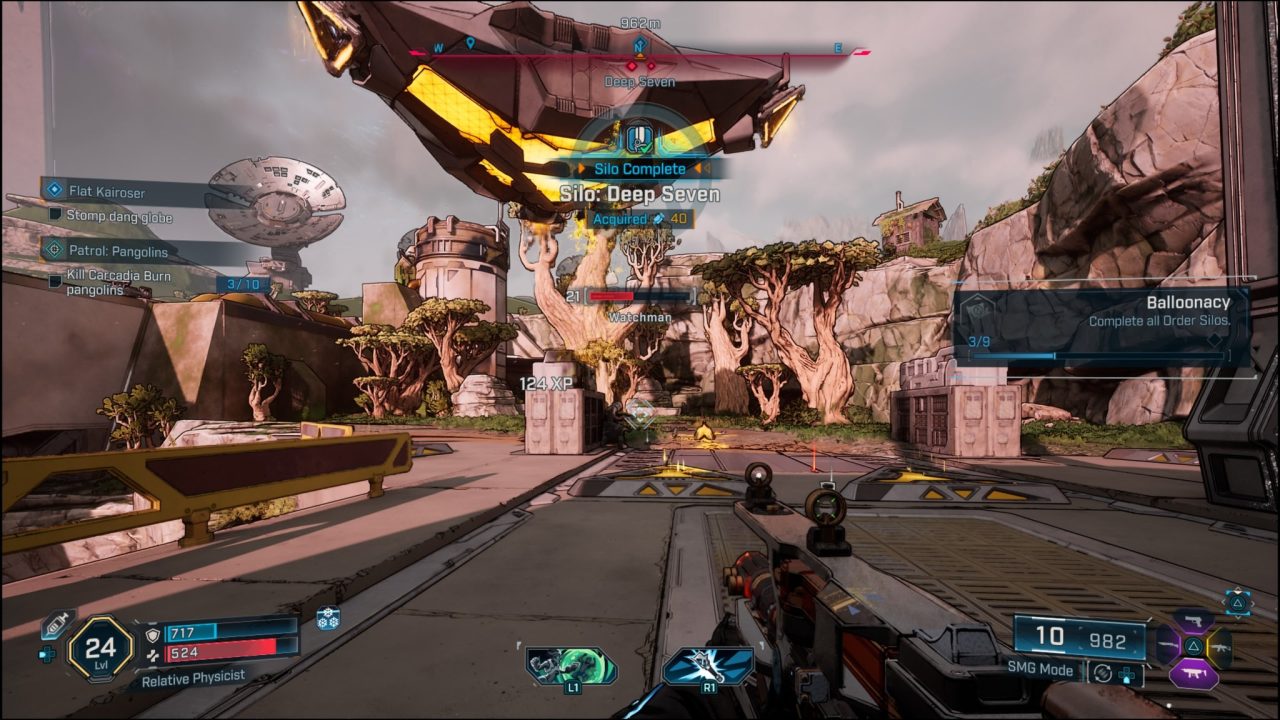The height and width of the screenshot is (720, 1280).
Task: Expand the weapon swap arrow above the triangle button
Action: [x=1238, y=589]
